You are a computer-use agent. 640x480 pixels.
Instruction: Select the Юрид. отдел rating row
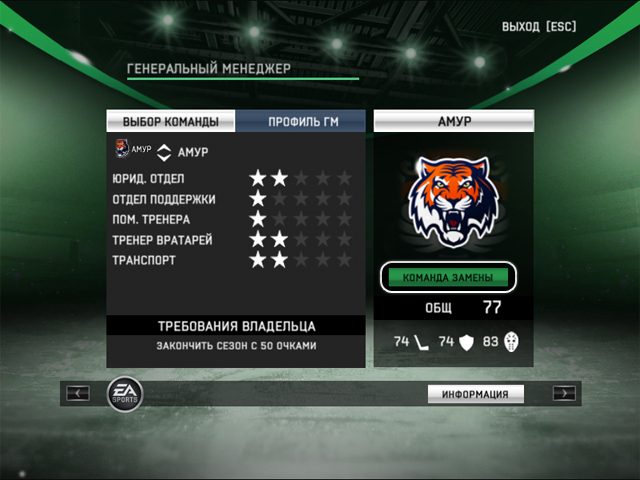(x=232, y=178)
